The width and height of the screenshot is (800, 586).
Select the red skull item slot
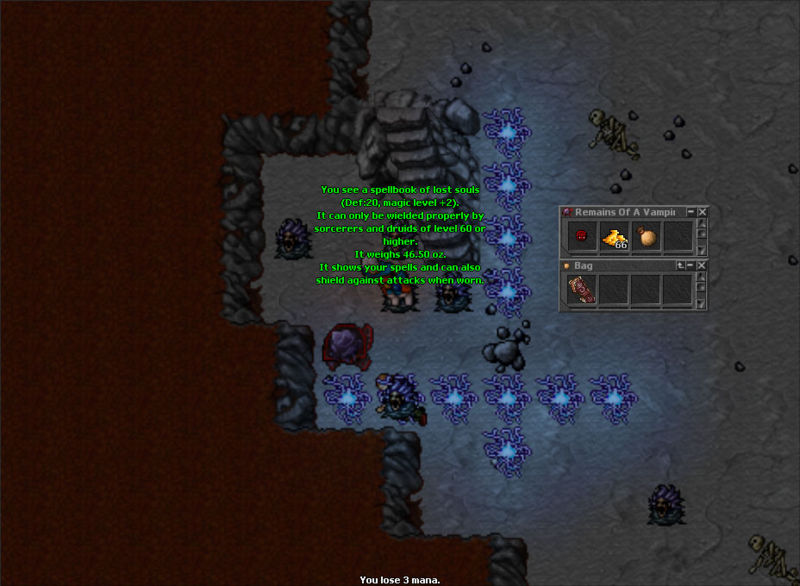coord(581,237)
